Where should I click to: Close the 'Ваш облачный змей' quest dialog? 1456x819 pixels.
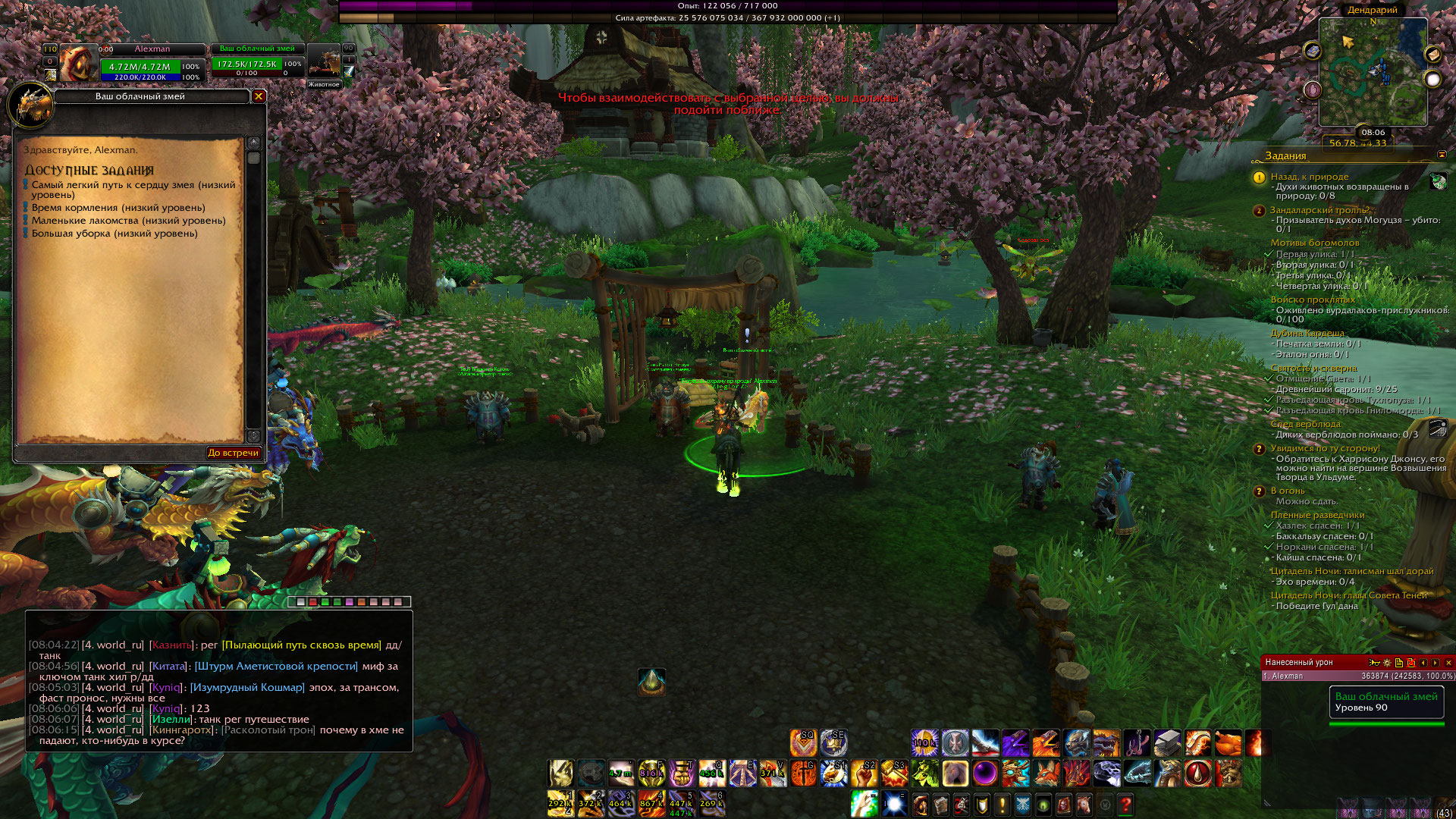point(259,96)
